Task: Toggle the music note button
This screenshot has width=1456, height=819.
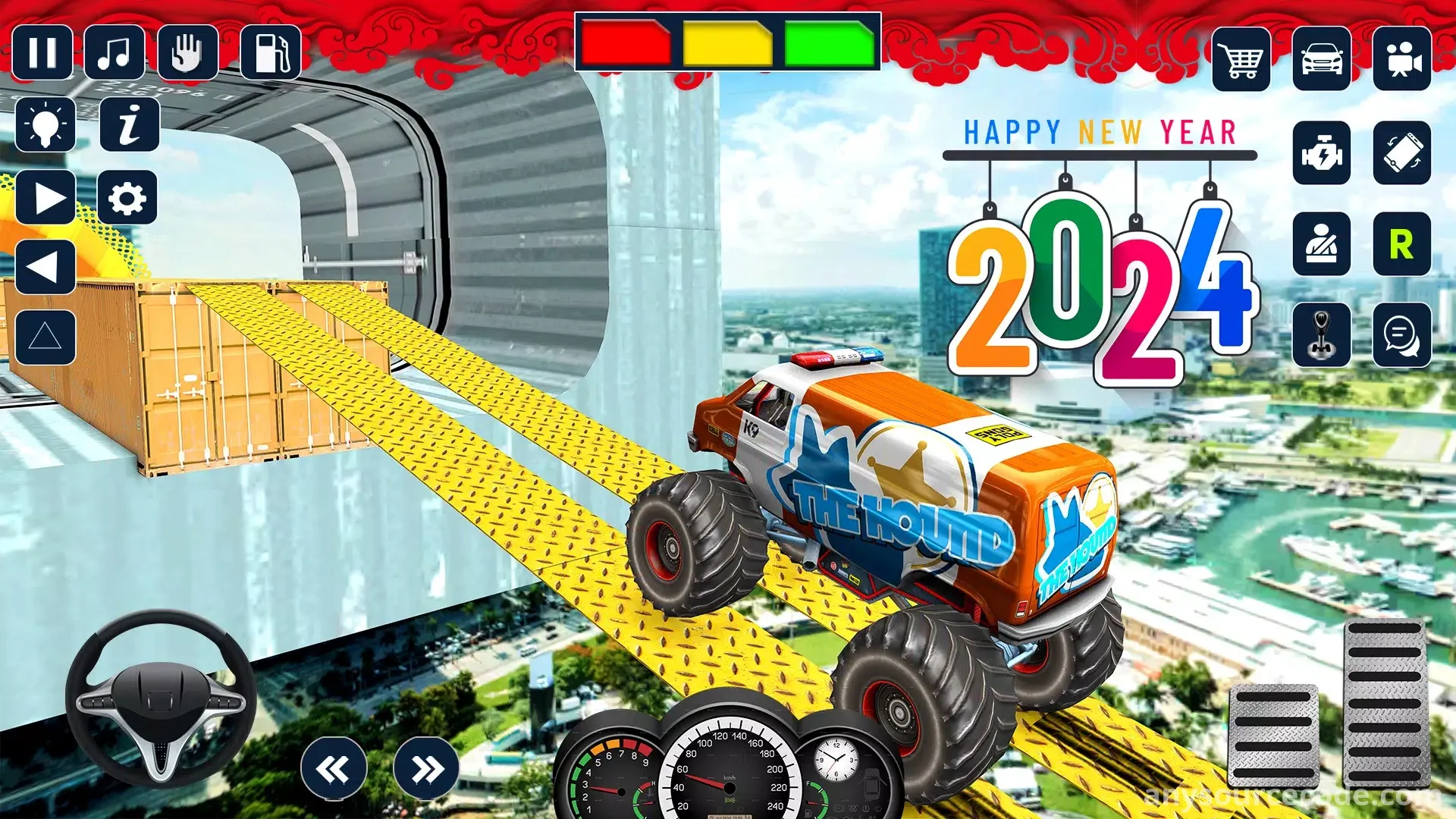Action: pos(115,53)
